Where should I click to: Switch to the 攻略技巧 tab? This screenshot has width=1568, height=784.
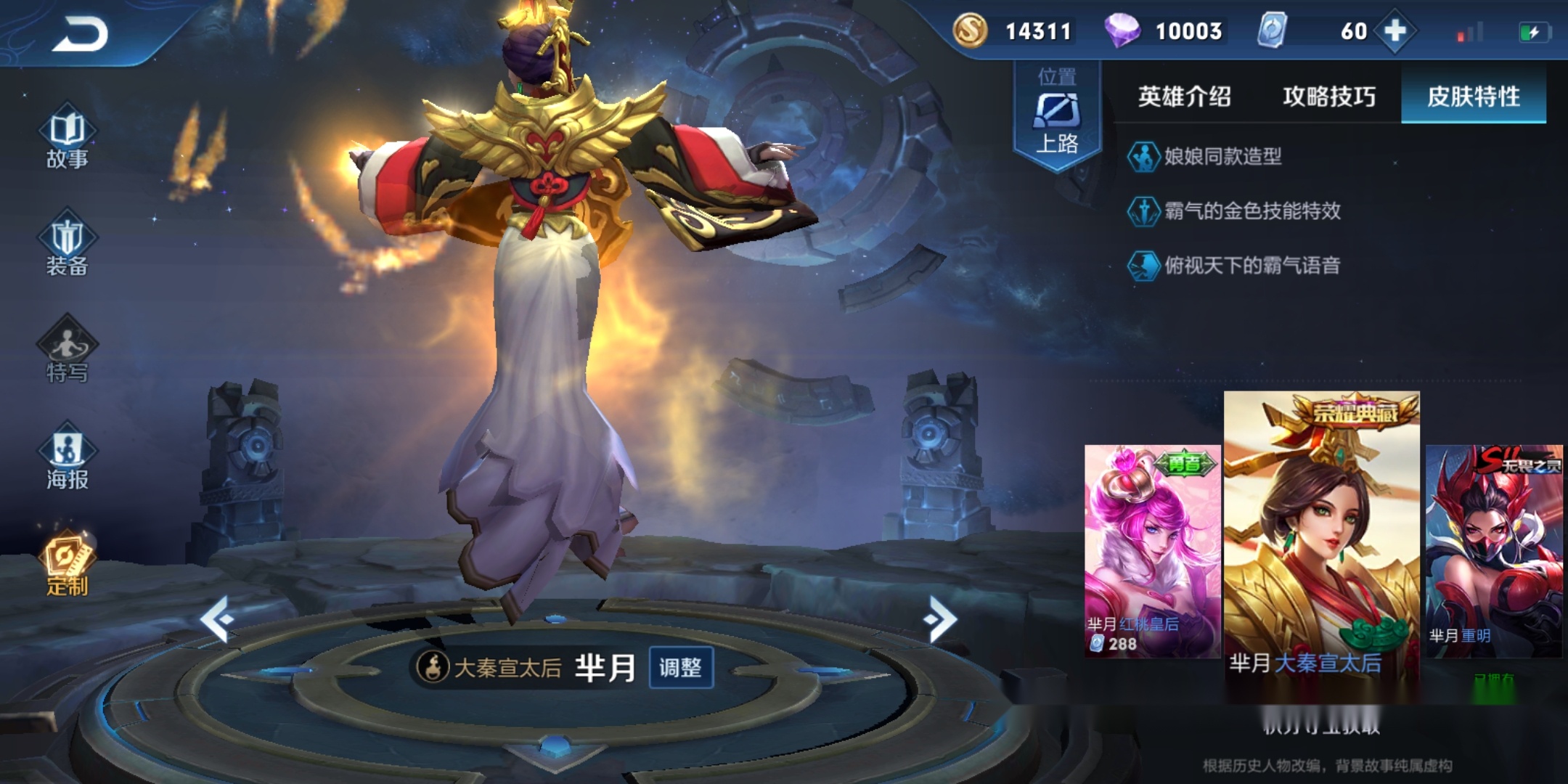pyautogui.click(x=1328, y=97)
